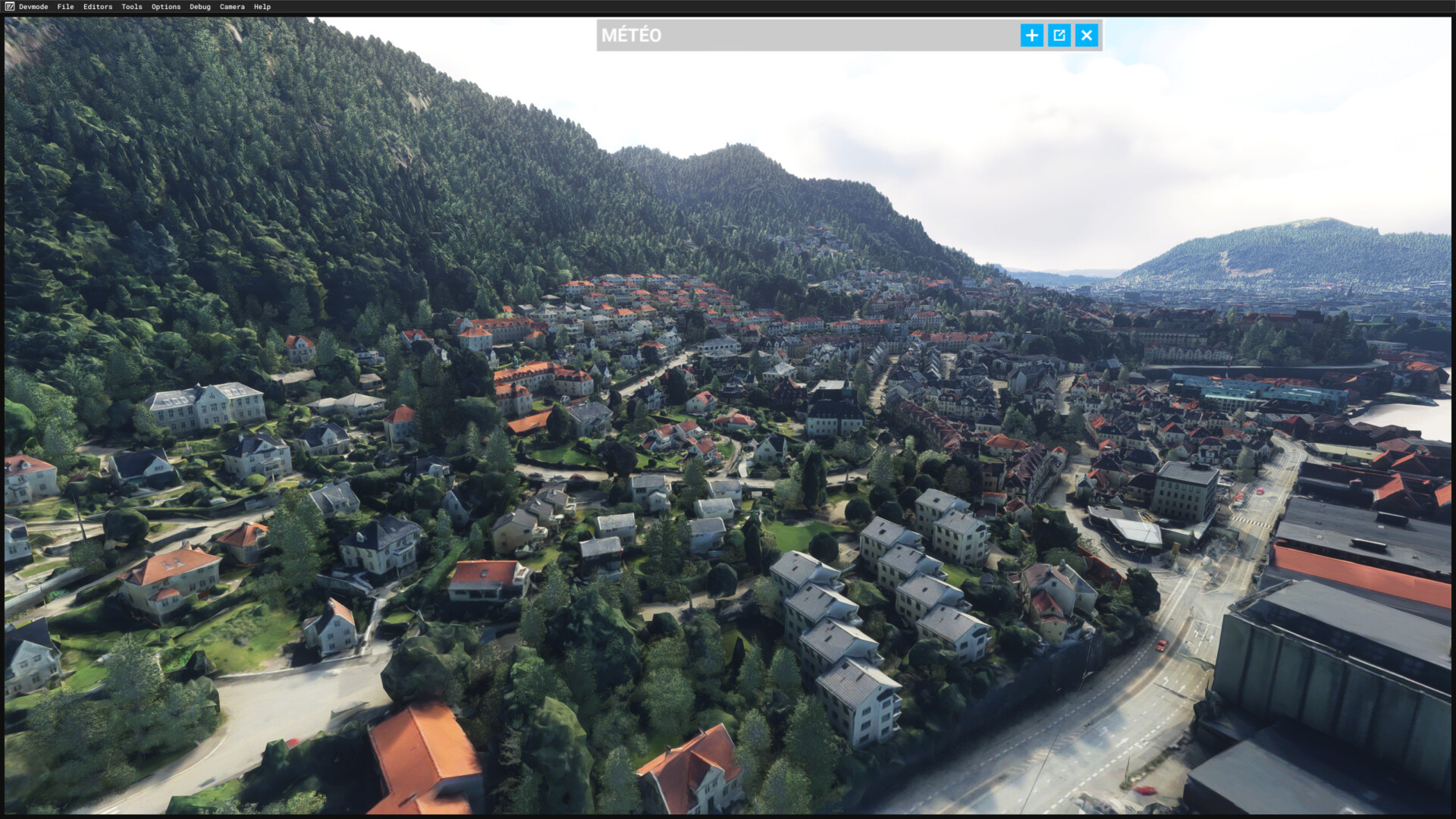Screen dimensions: 1456x819
Task: Open the Devmode menu
Action: 33,7
